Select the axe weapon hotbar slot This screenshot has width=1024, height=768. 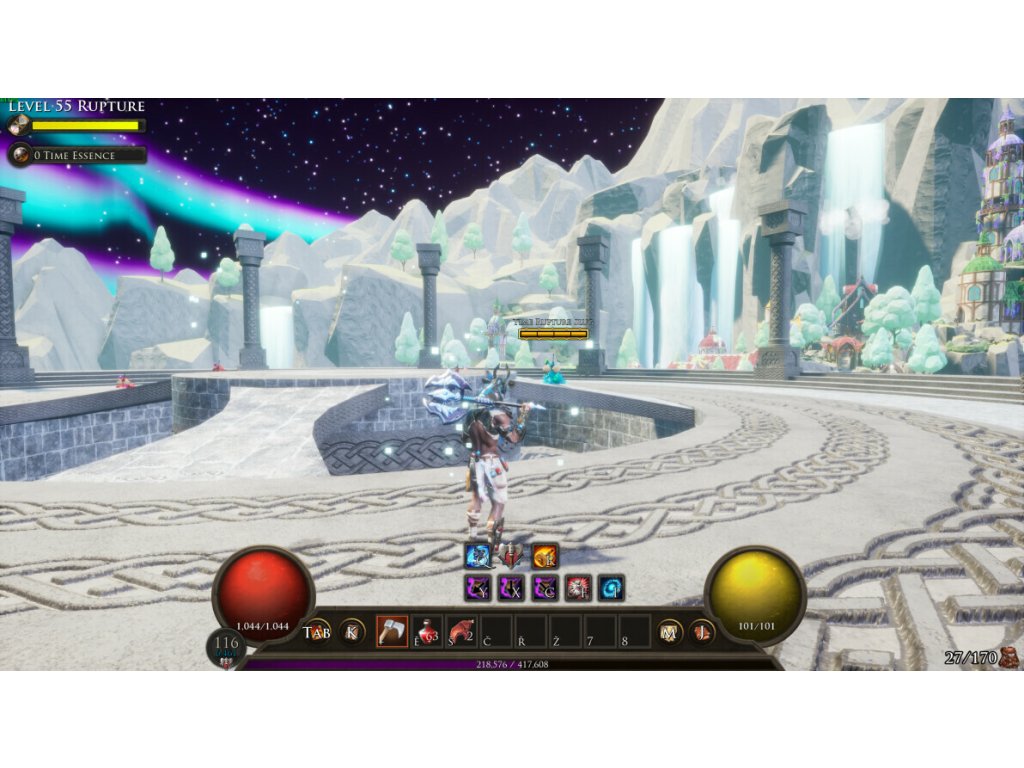[x=391, y=631]
